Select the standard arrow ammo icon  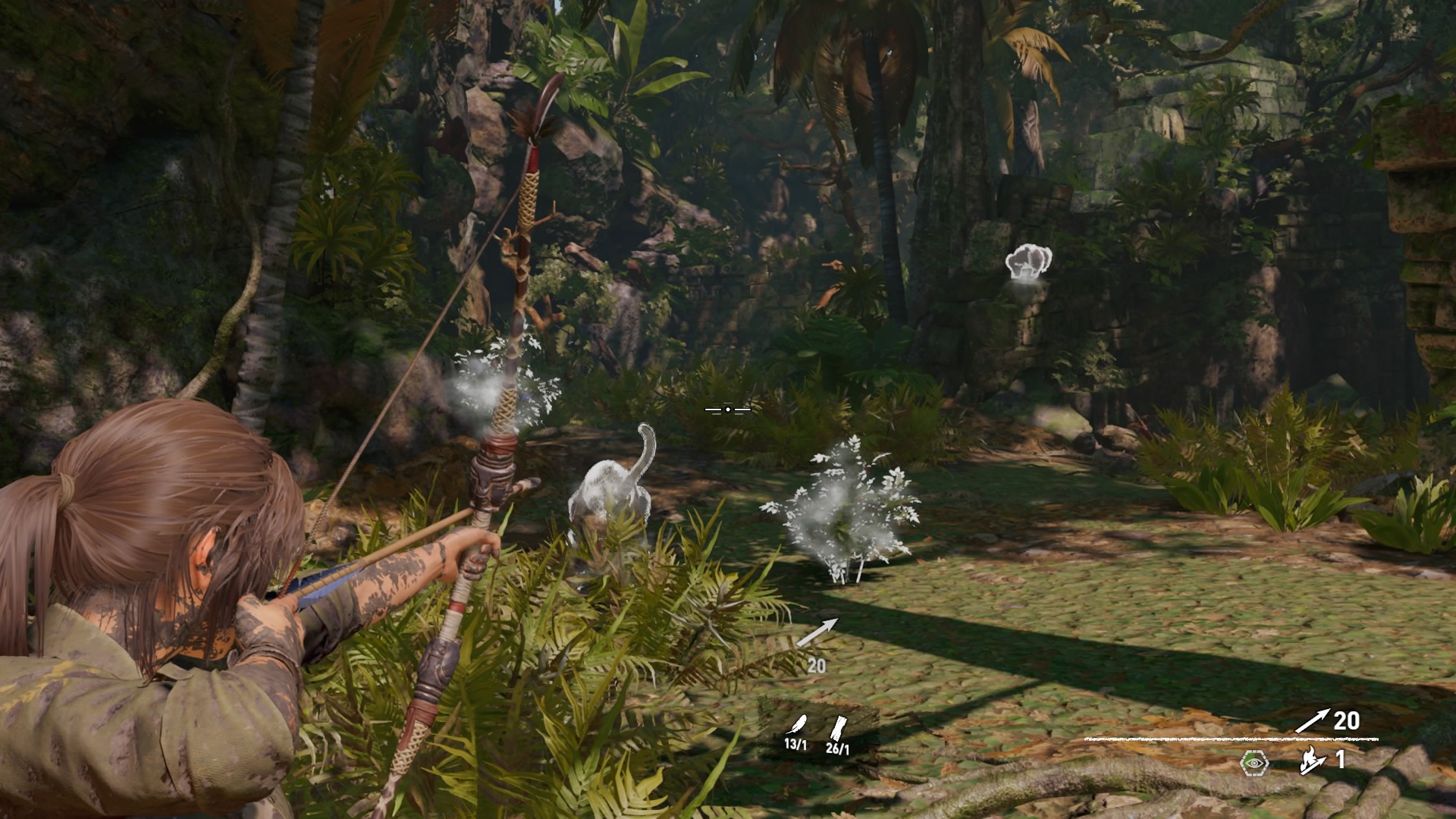(x=1311, y=720)
